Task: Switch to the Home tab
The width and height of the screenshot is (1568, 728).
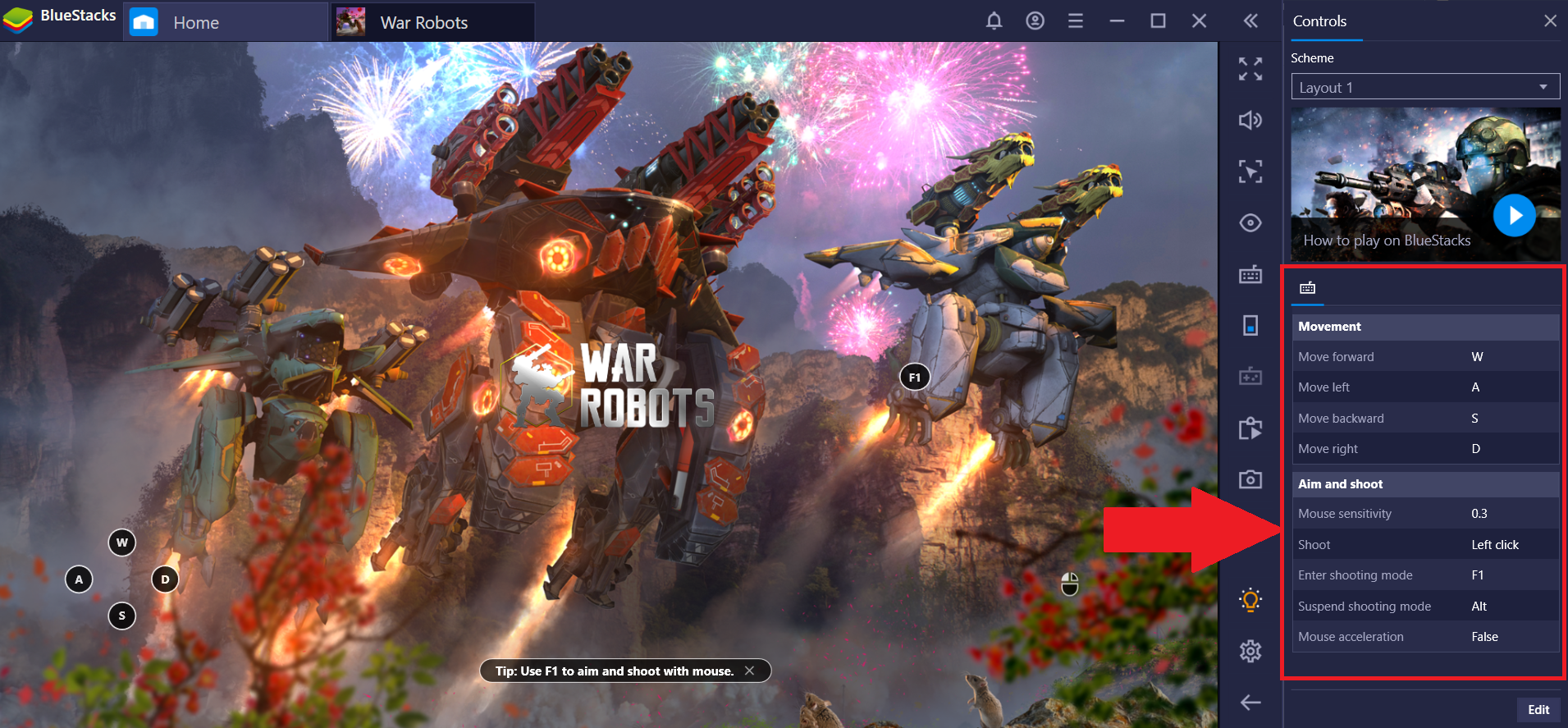Action: [x=196, y=22]
